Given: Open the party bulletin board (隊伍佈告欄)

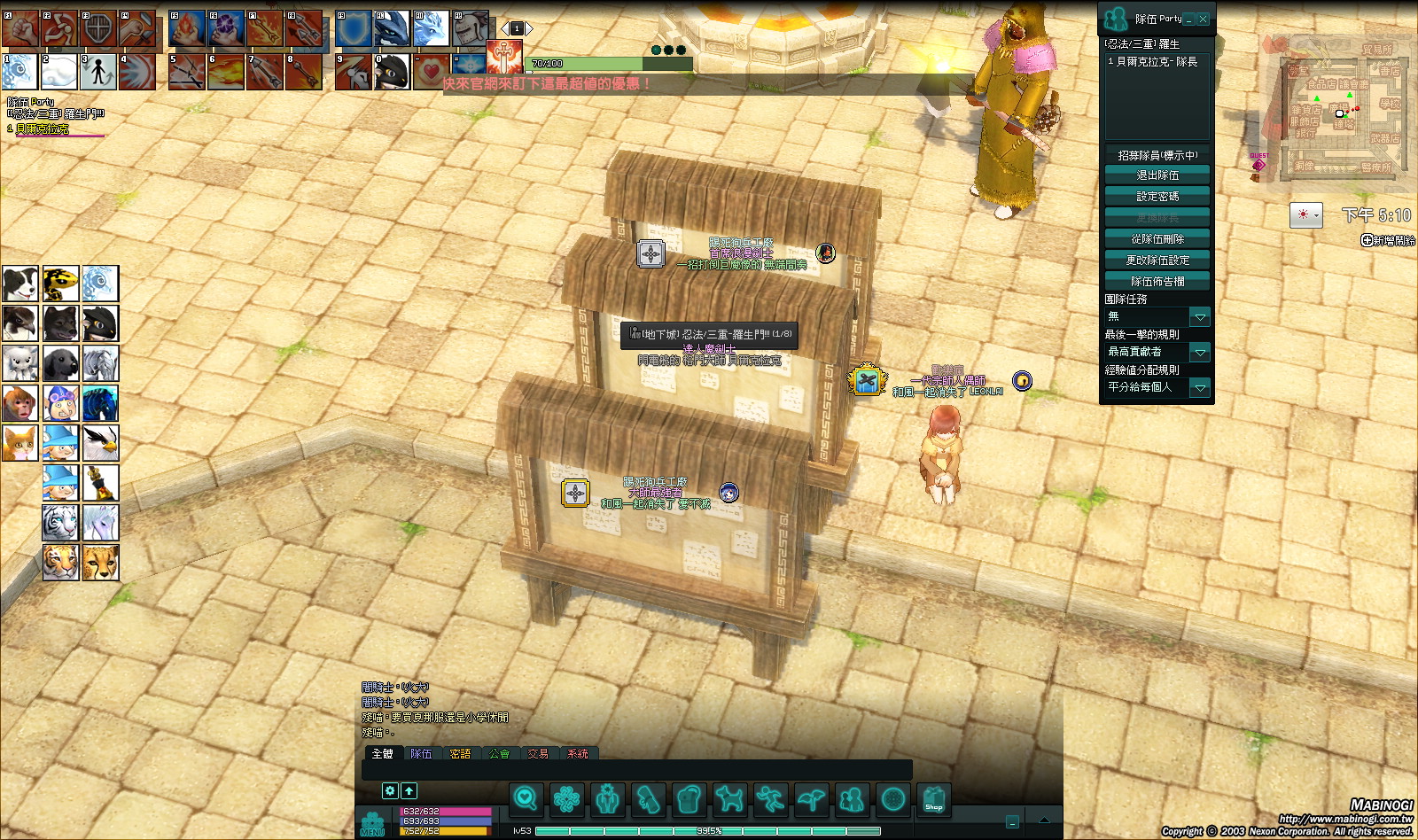Looking at the screenshot, I should coord(1157,282).
